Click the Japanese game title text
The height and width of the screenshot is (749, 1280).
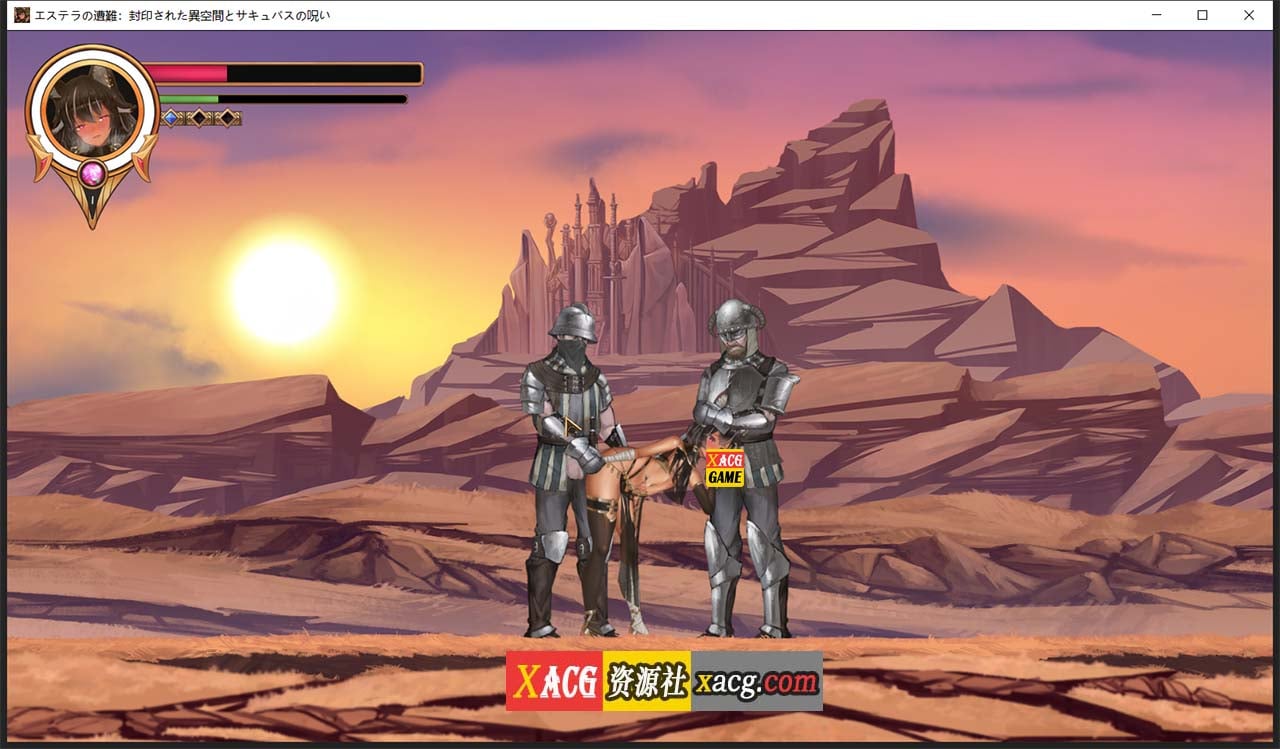180,15
